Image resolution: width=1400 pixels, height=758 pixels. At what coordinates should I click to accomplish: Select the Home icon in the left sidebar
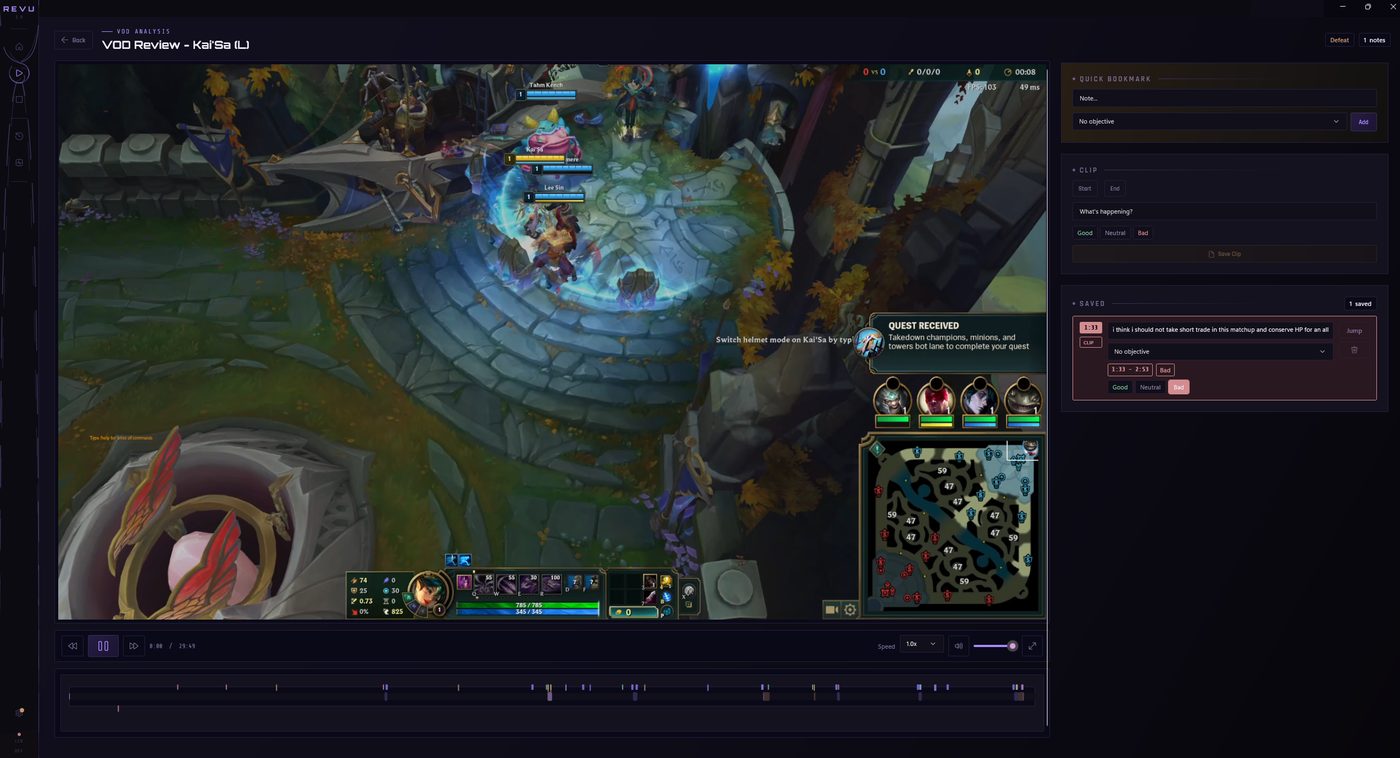point(18,46)
